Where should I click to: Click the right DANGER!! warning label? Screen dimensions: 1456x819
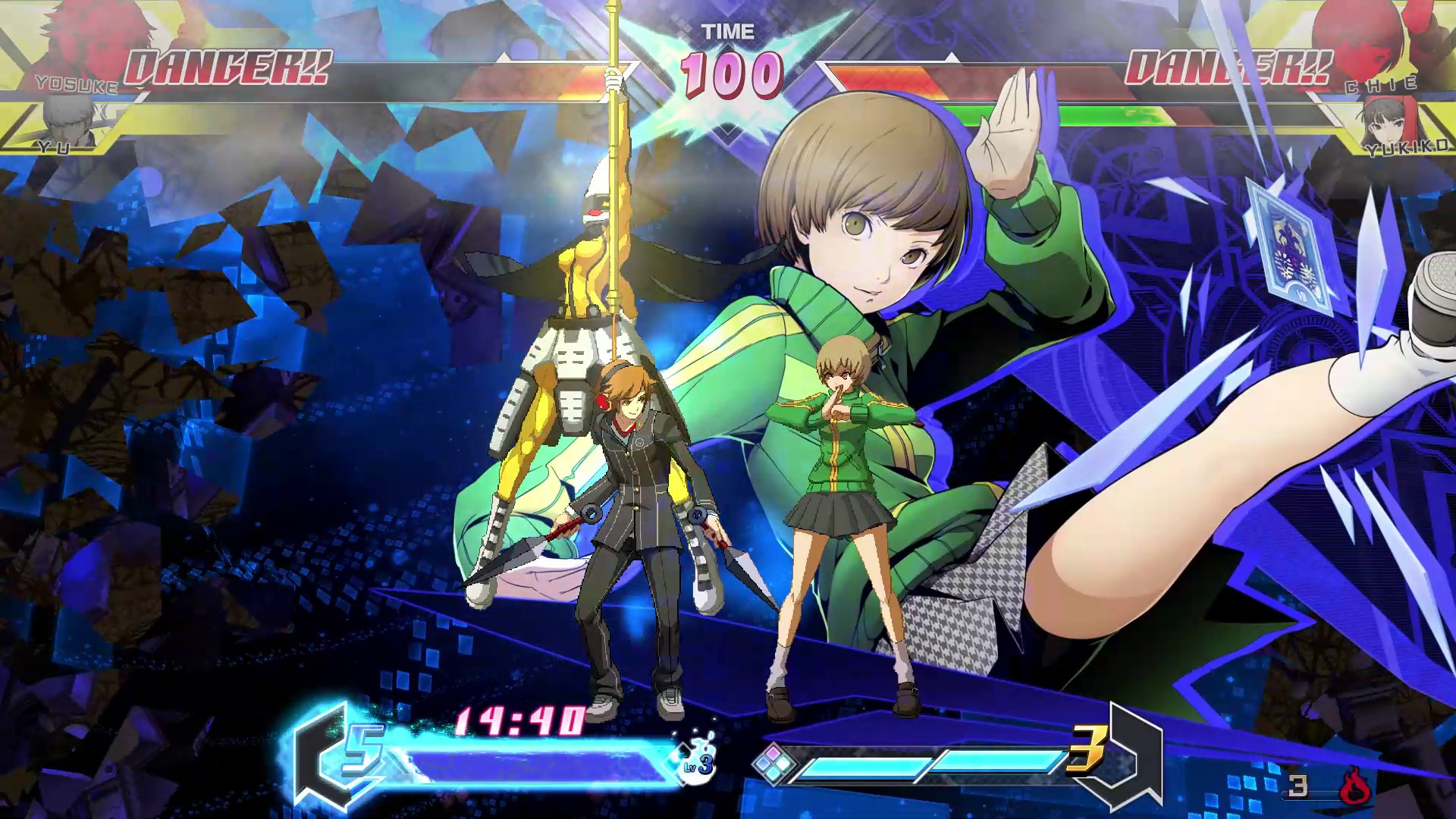coord(1228,68)
